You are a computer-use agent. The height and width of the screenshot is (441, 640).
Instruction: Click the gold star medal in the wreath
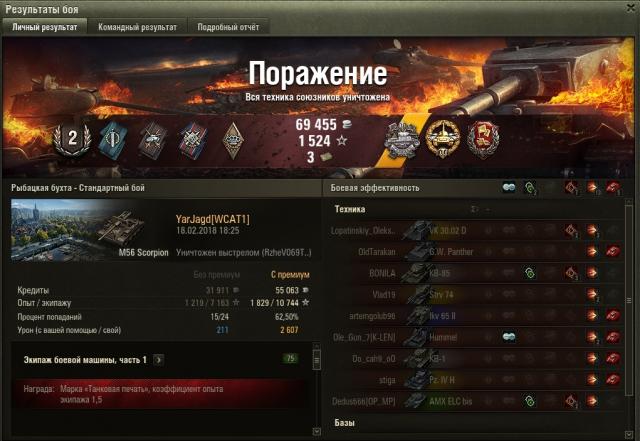click(441, 138)
